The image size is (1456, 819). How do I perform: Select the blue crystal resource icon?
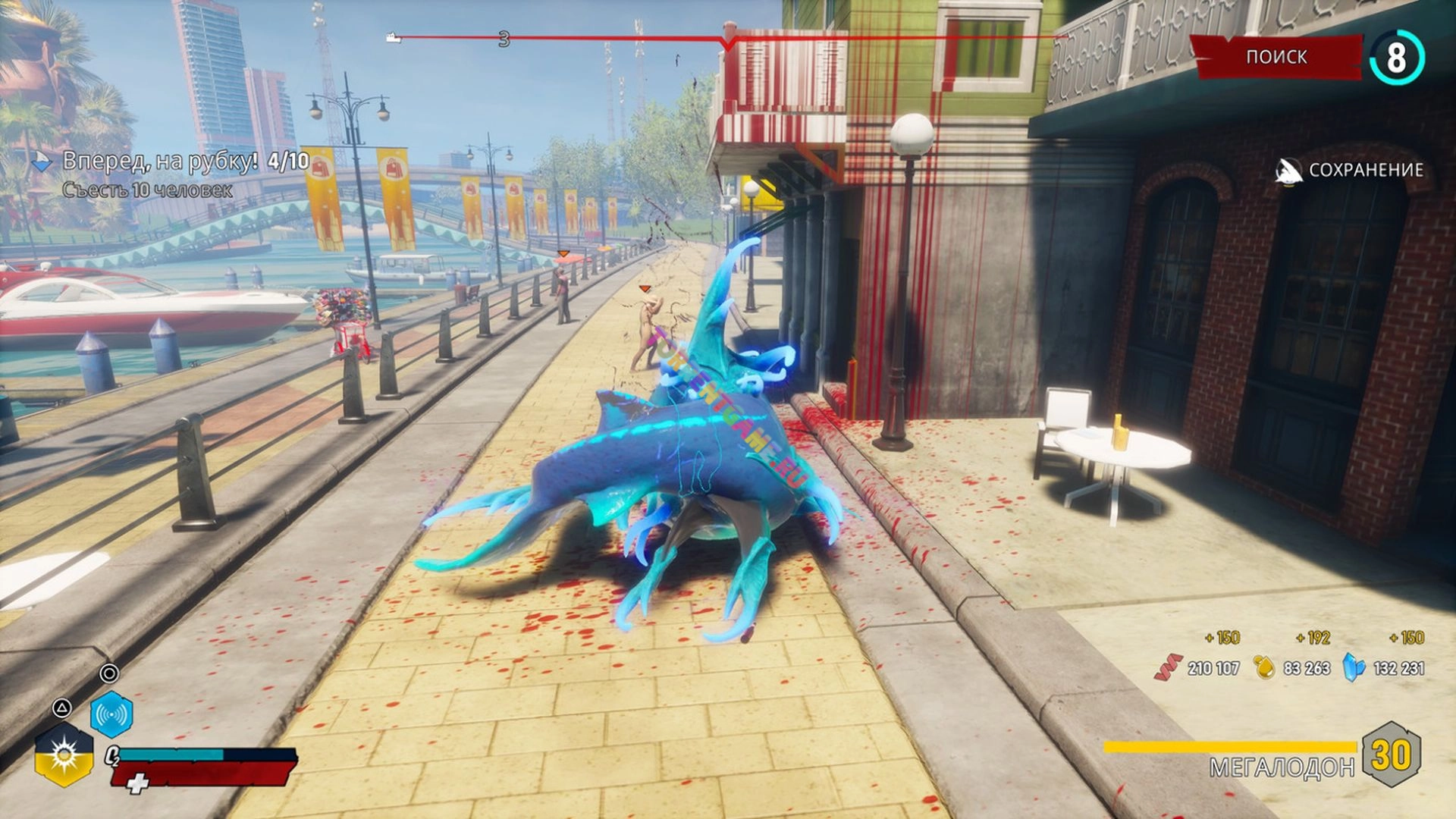coord(1354,667)
